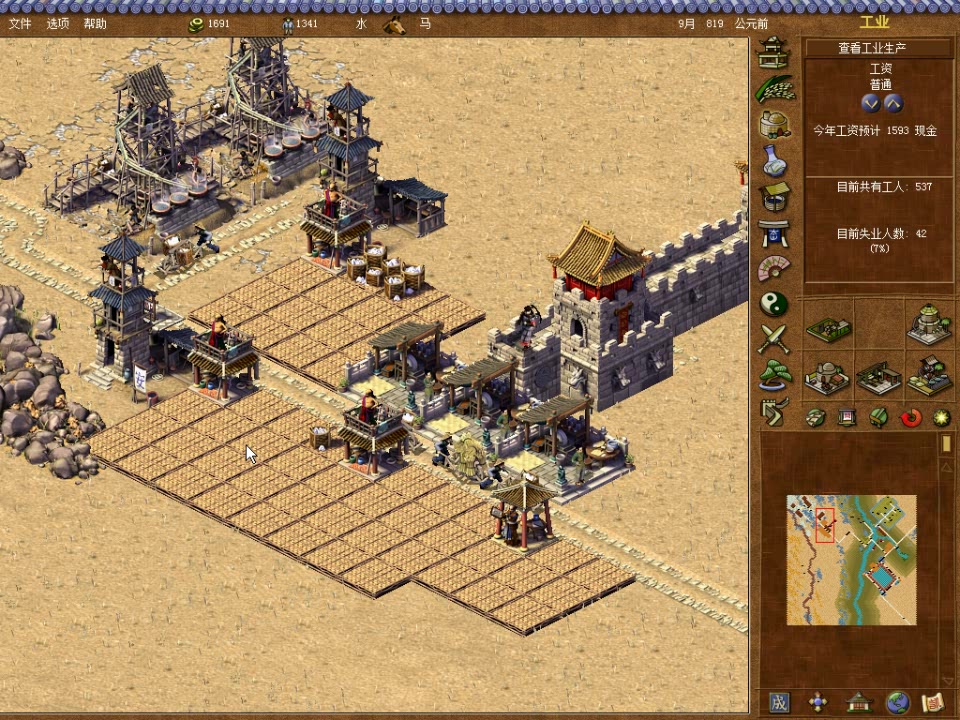Open the 文件 (File) menu
The width and height of the screenshot is (960, 720).
point(20,23)
